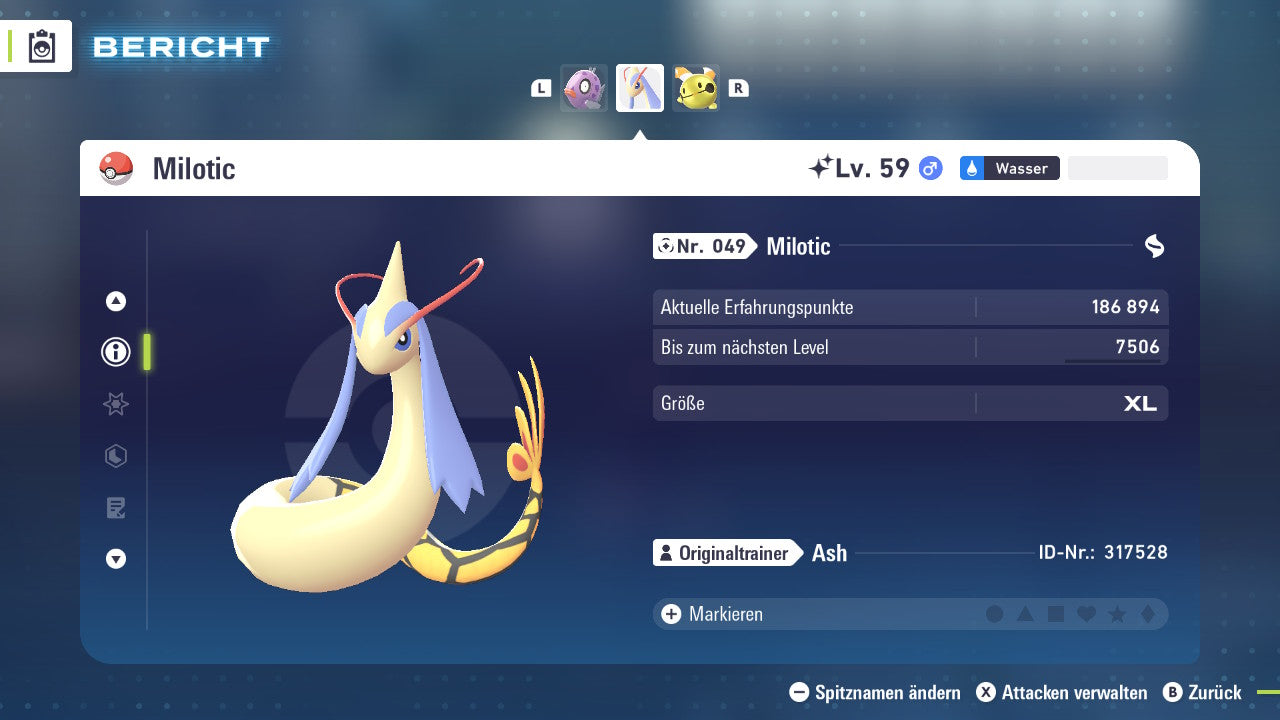Image resolution: width=1280 pixels, height=720 pixels.
Task: Open the memo document icon in sidebar
Action: click(x=115, y=508)
